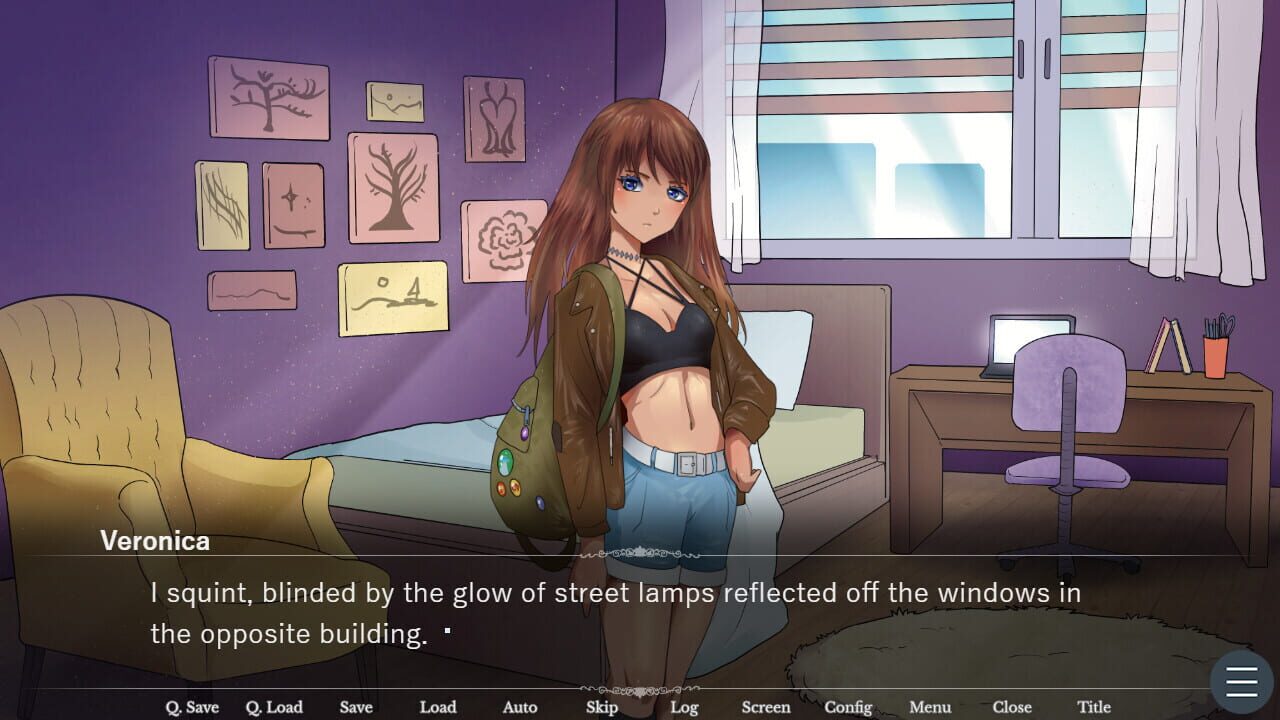
Task: Perform a quick save with Q. Save
Action: 192,707
